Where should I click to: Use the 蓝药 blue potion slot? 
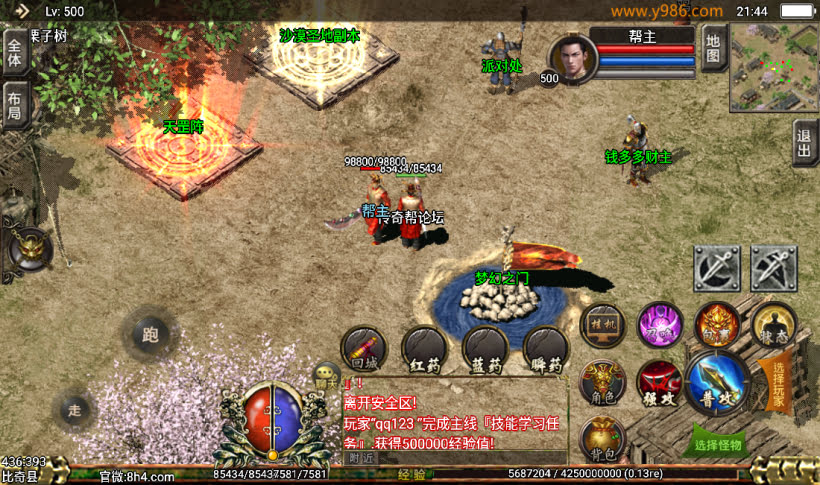click(x=485, y=349)
